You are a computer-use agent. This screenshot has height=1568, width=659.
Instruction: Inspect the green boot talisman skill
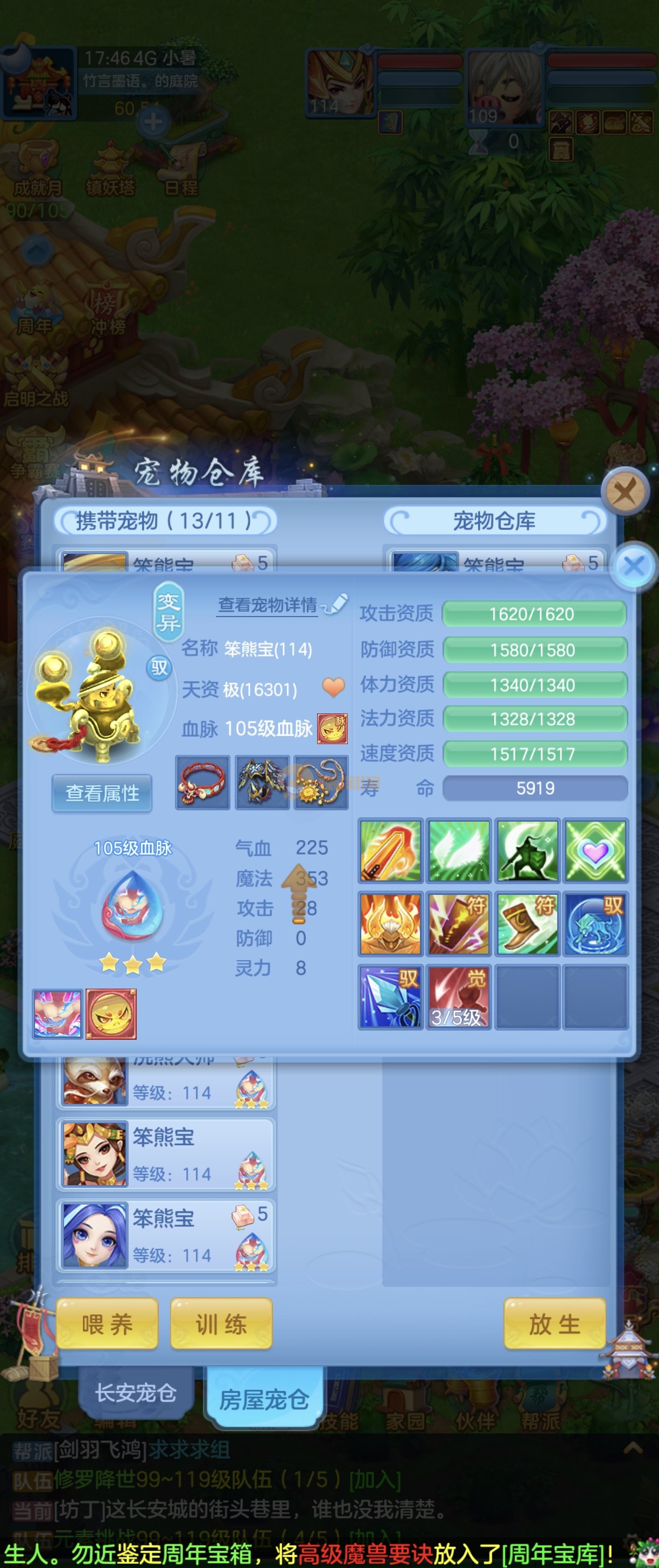(527, 923)
